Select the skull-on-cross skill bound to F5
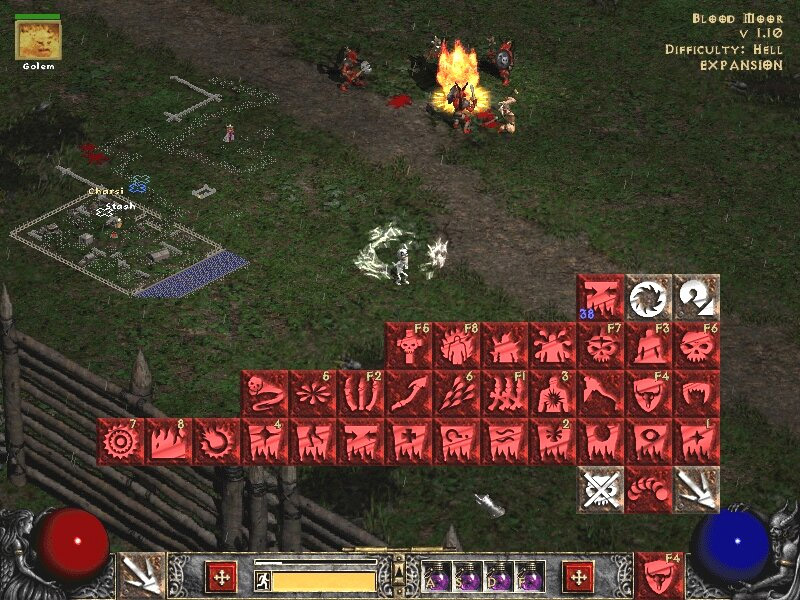 [x=408, y=345]
